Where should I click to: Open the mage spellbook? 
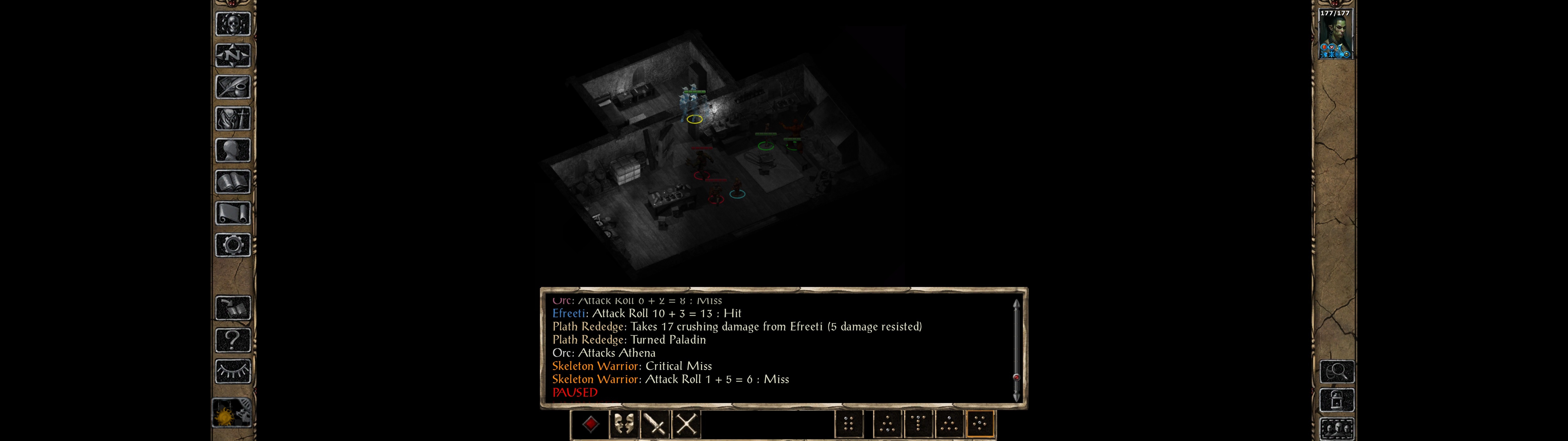232,182
